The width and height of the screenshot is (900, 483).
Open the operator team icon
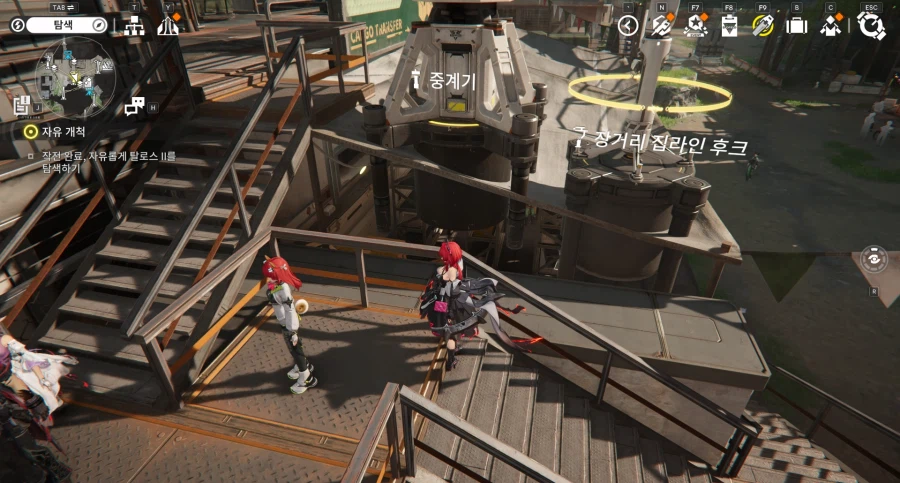831,26
